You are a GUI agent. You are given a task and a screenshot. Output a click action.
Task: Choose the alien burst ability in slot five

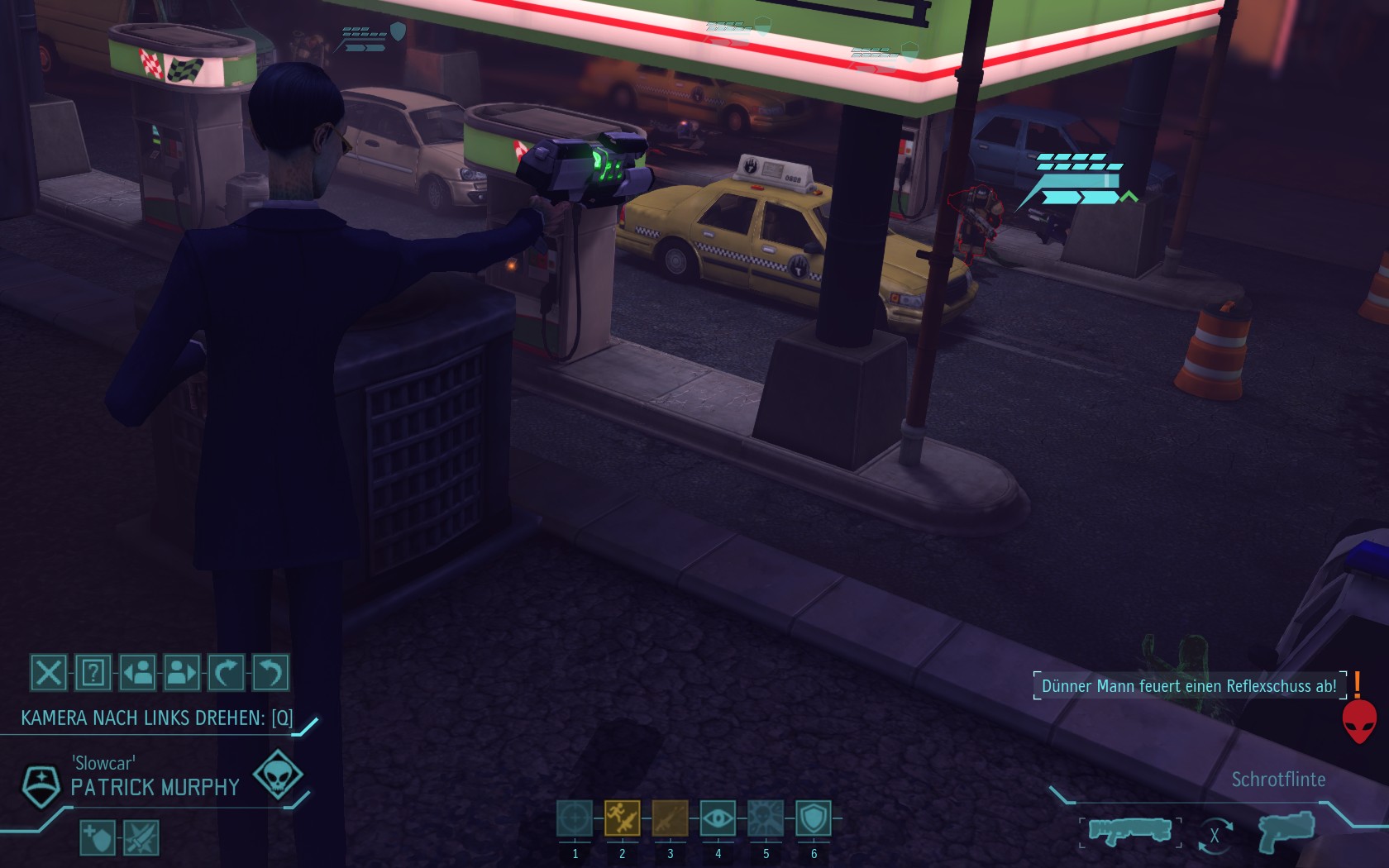click(766, 818)
